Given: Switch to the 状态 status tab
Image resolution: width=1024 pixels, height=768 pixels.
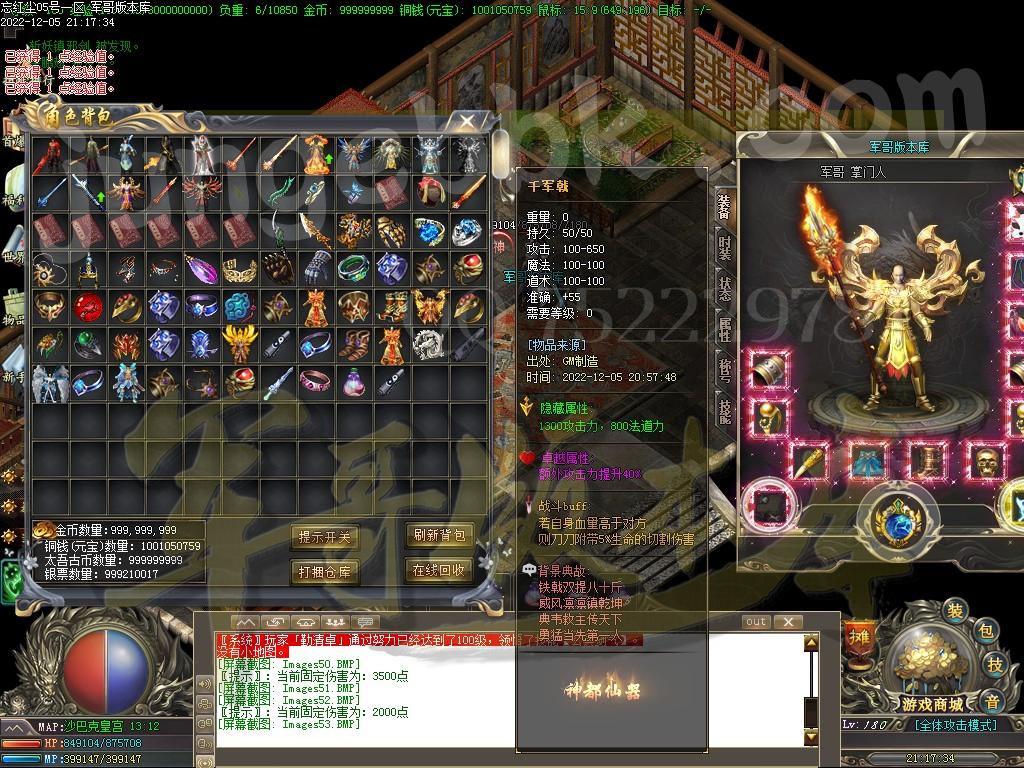Looking at the screenshot, I should (724, 287).
